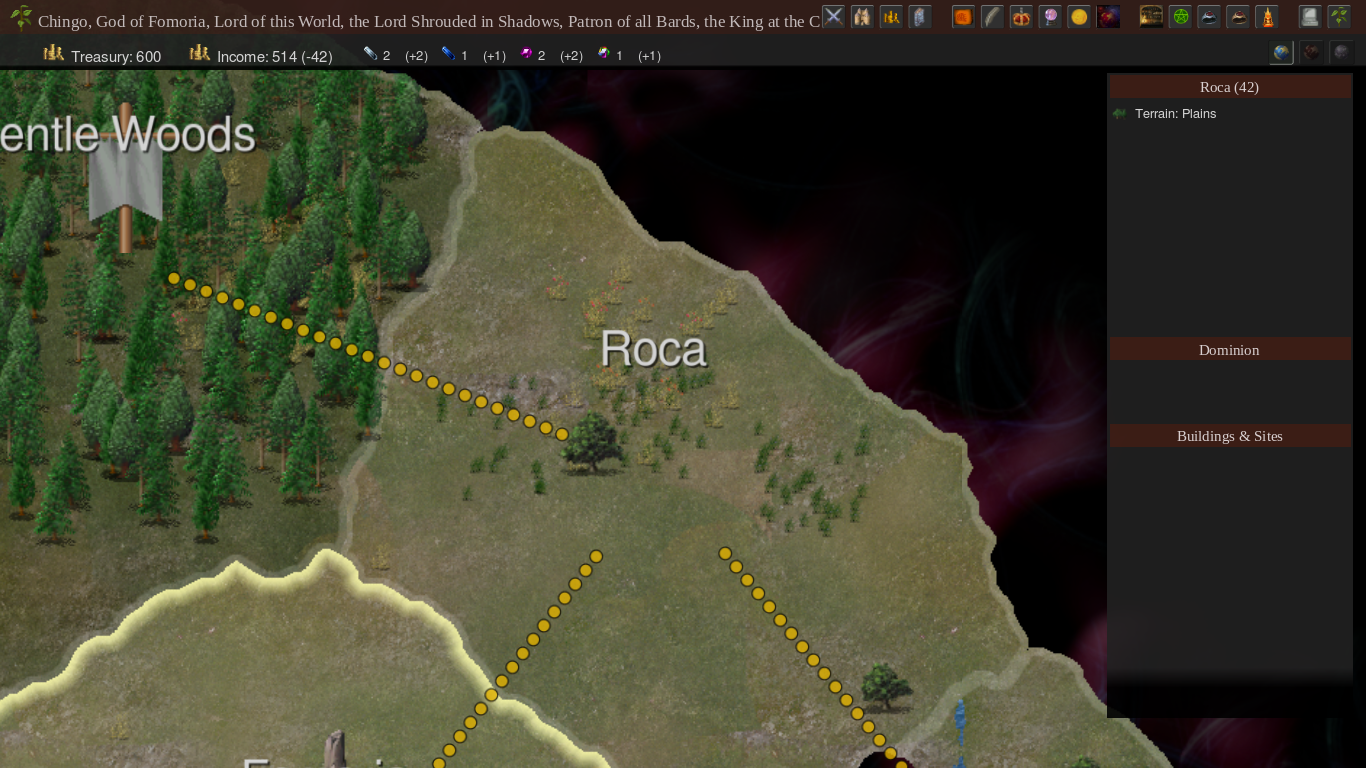Click the green pentagram icon
The image size is (1366, 768).
pos(1180,16)
